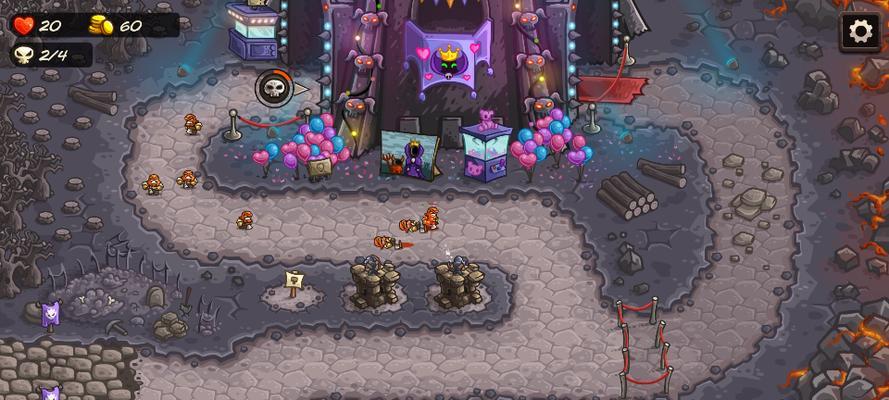Select the empty tower build spot sign

pyautogui.click(x=293, y=284)
